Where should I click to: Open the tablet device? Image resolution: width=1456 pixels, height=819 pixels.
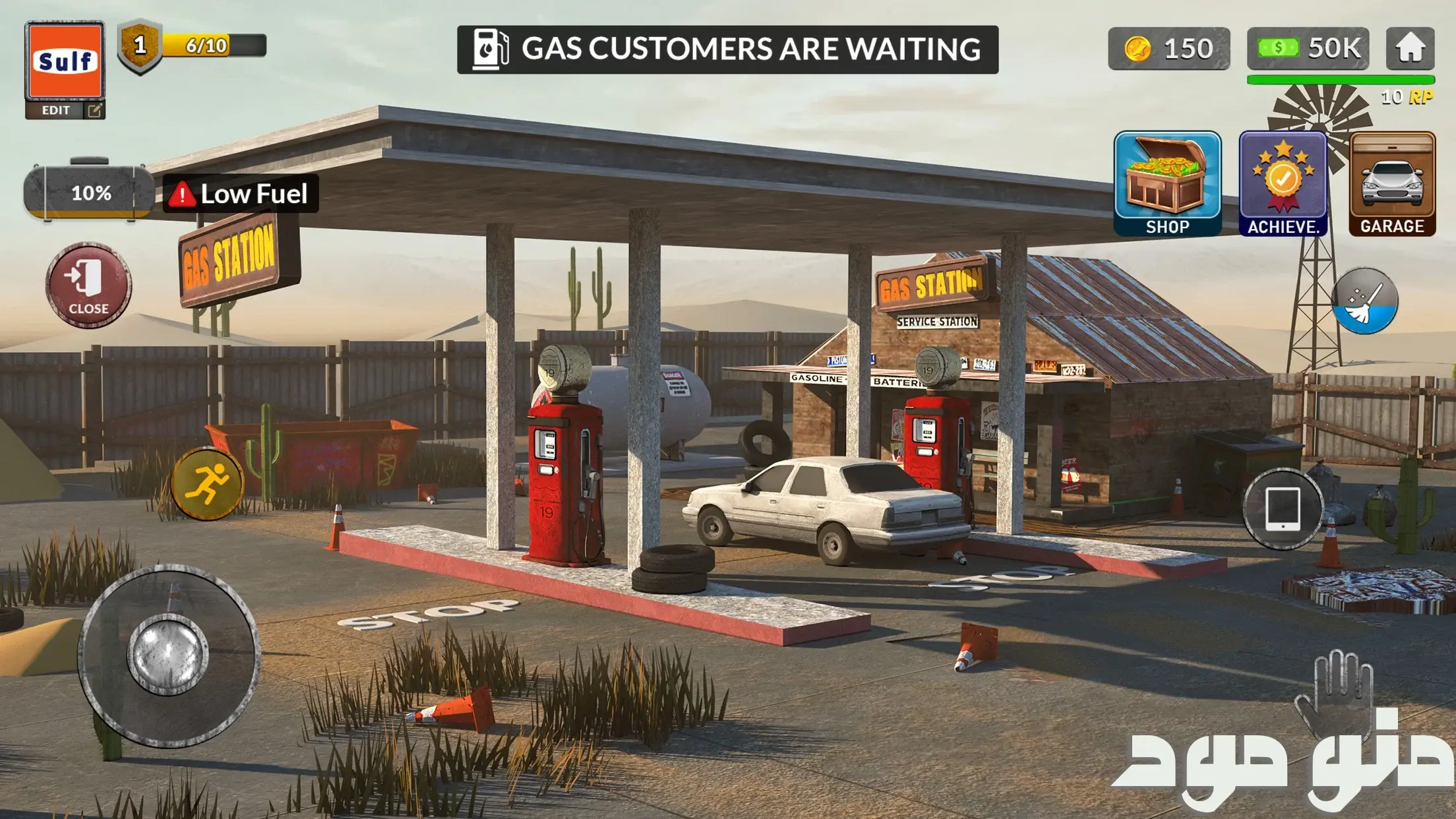[x=1283, y=508]
